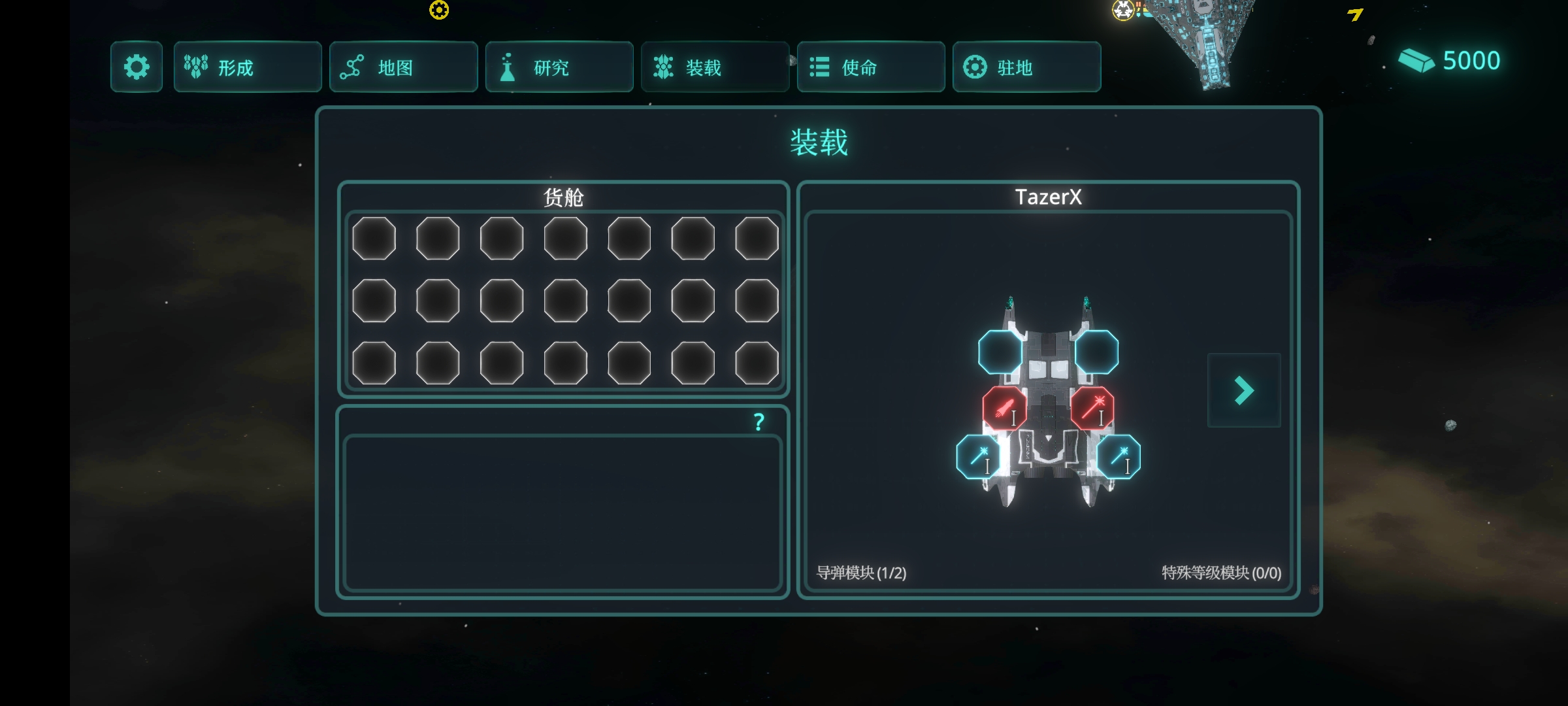Switch to the 地图 map tab

(403, 67)
